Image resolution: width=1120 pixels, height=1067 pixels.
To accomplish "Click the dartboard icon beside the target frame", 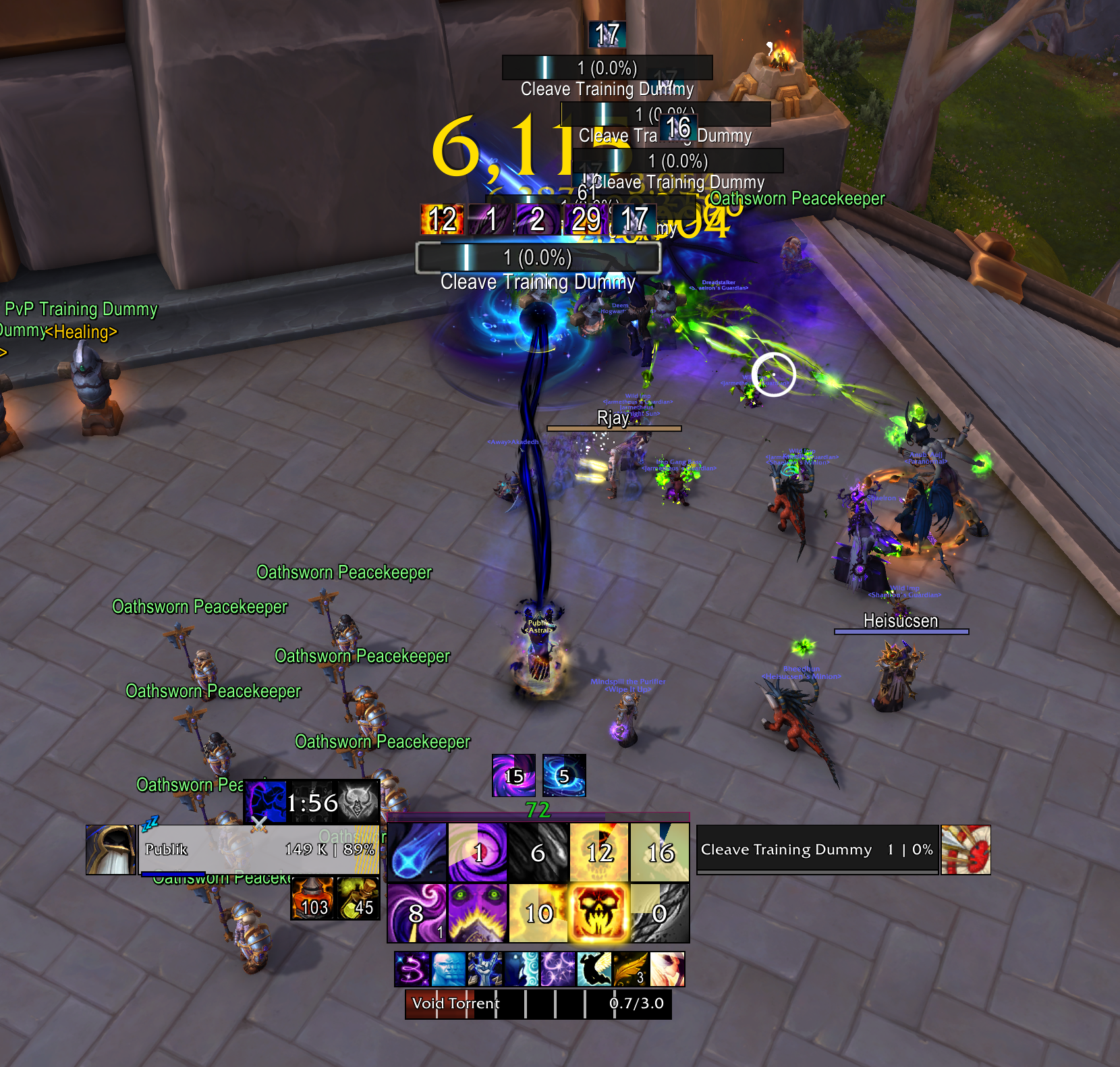I will pos(967,850).
